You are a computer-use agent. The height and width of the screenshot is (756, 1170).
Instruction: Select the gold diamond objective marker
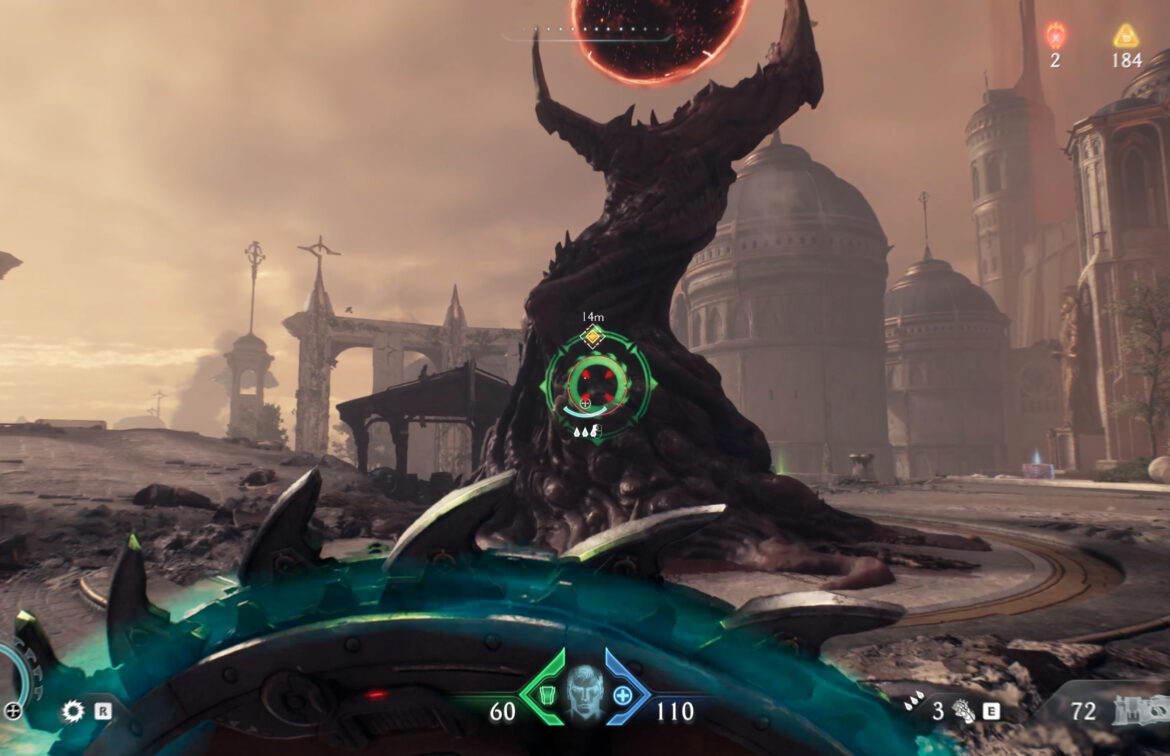(592, 336)
